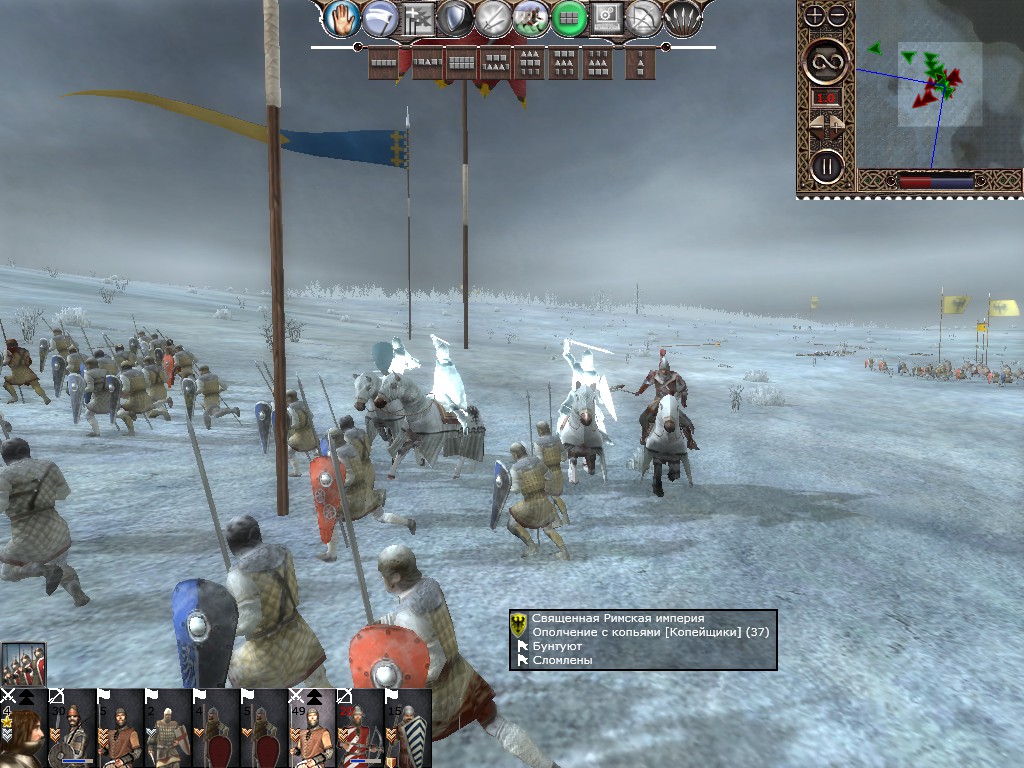Click the spearmen group thumbnail above cards
Image resolution: width=1024 pixels, height=768 pixels.
click(23, 663)
